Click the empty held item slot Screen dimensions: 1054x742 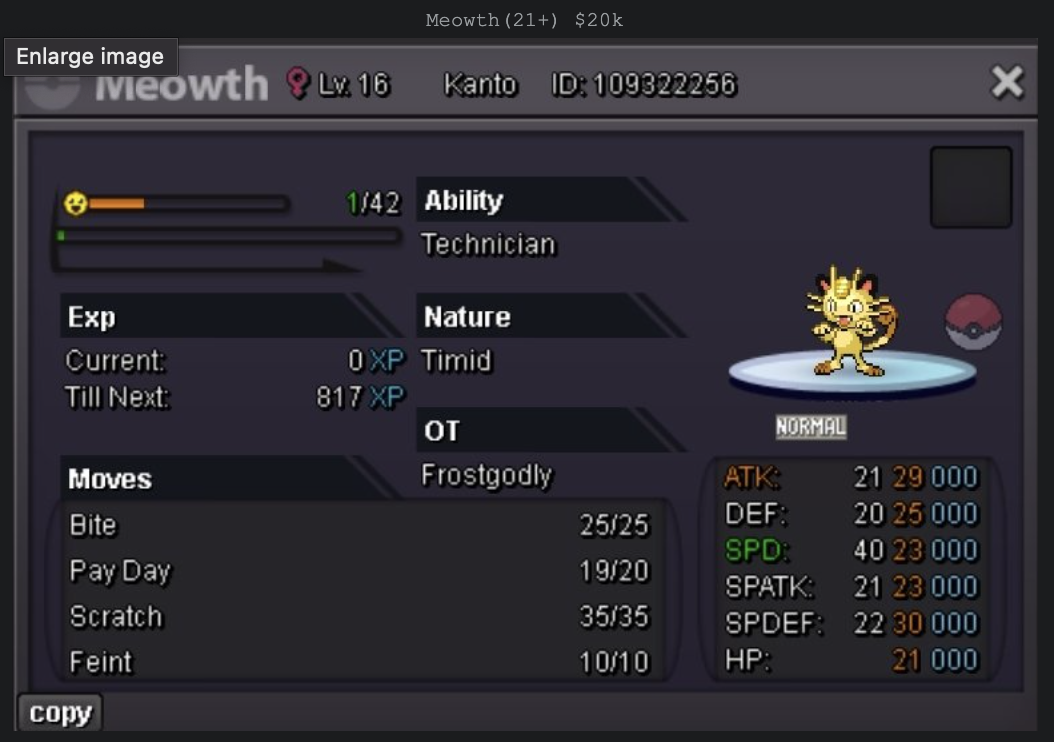tap(970, 187)
